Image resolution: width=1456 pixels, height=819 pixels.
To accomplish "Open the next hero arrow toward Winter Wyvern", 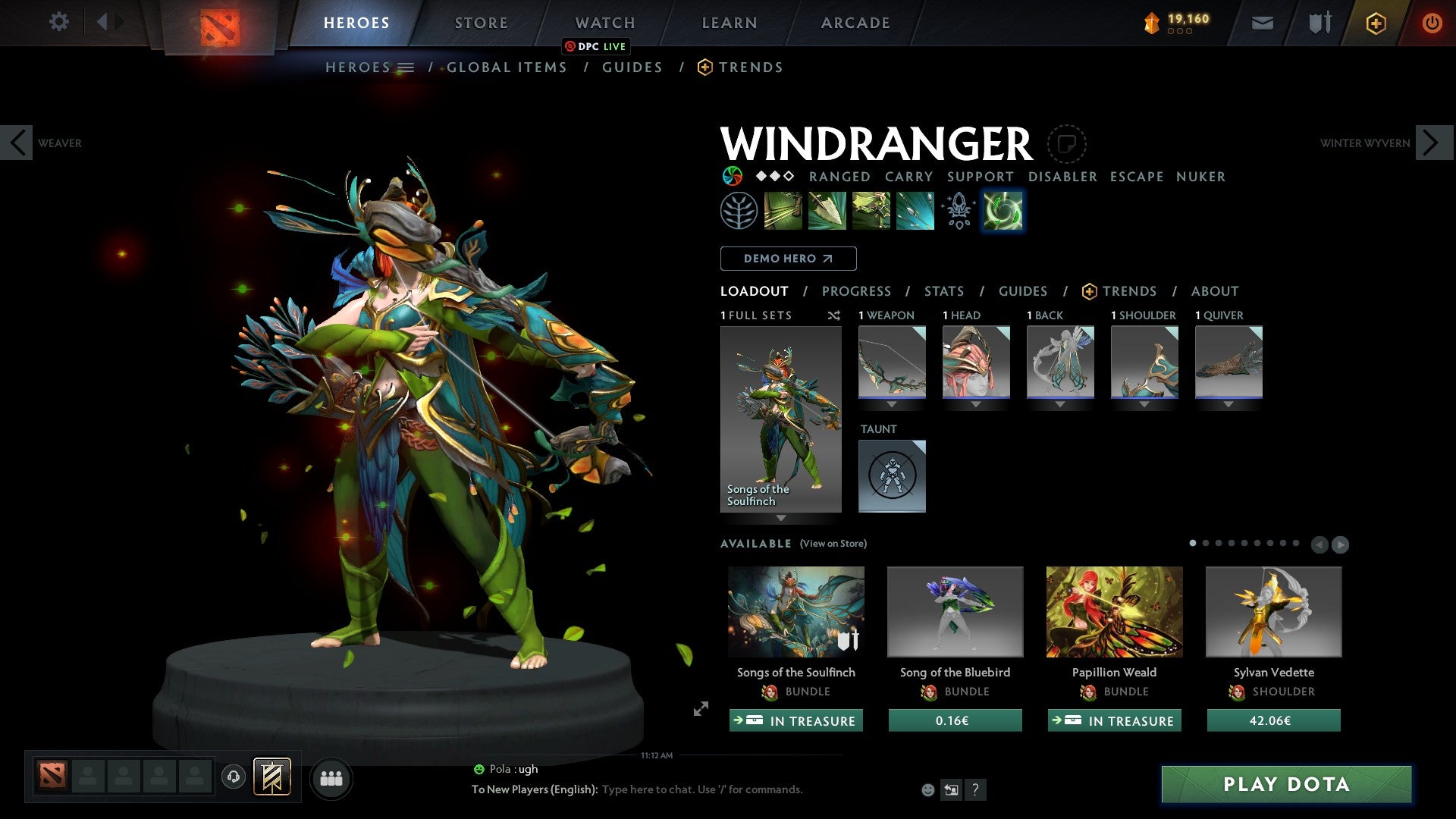I will tap(1432, 142).
